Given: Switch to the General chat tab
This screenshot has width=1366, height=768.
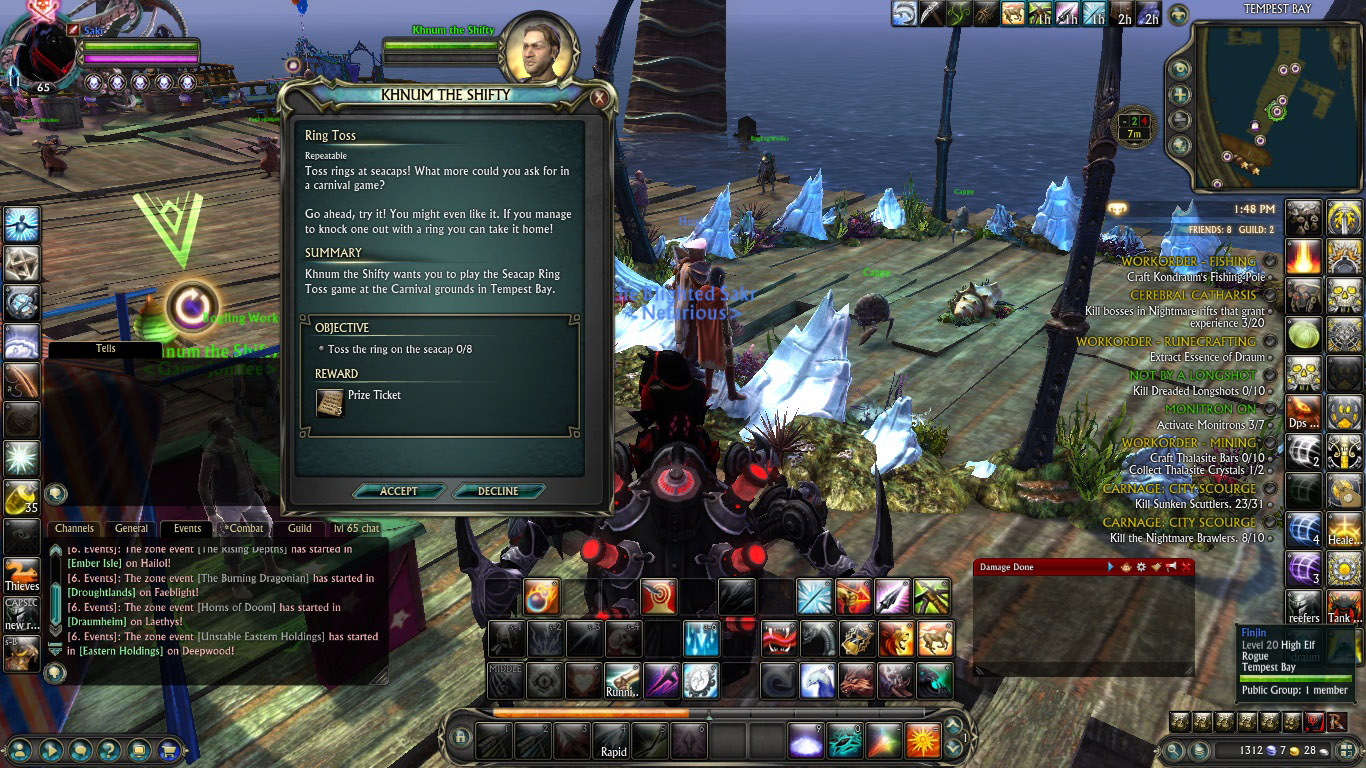Looking at the screenshot, I should click(x=131, y=528).
